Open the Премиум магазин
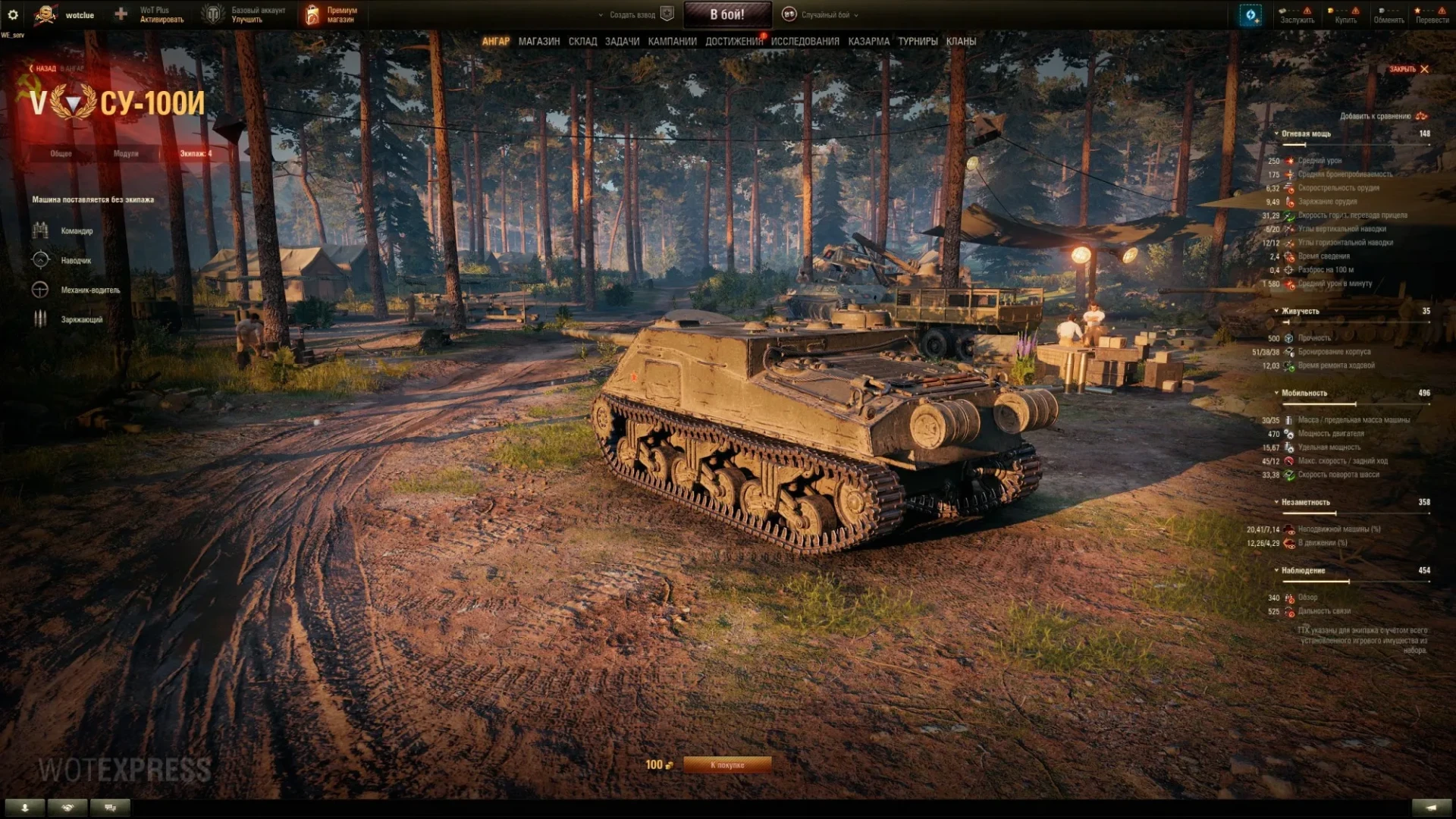This screenshot has width=1456, height=819. pyautogui.click(x=331, y=14)
